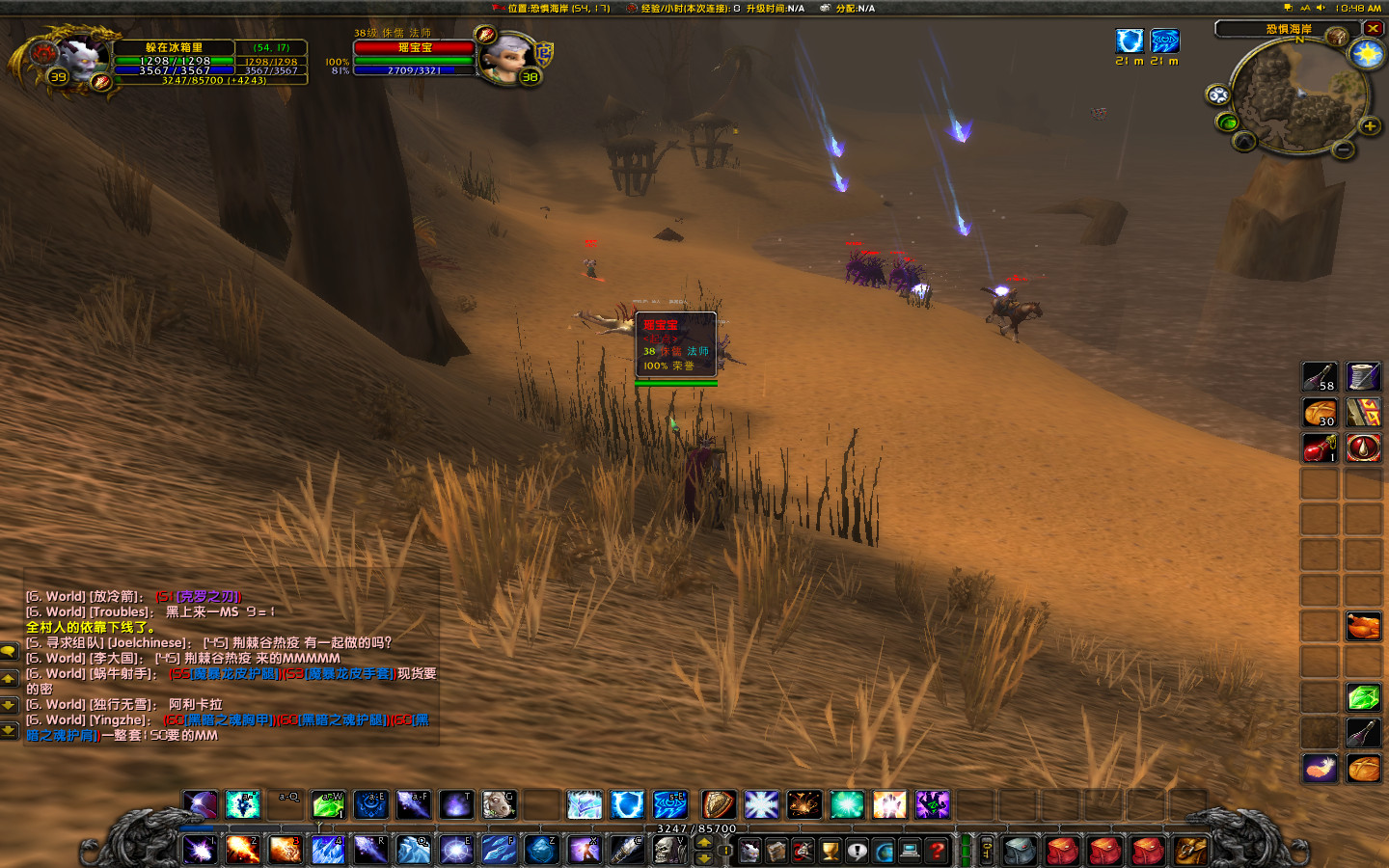Toggle the green LFG eye under the minimap
Viewport: 1389px width, 868px height.
1228,123
